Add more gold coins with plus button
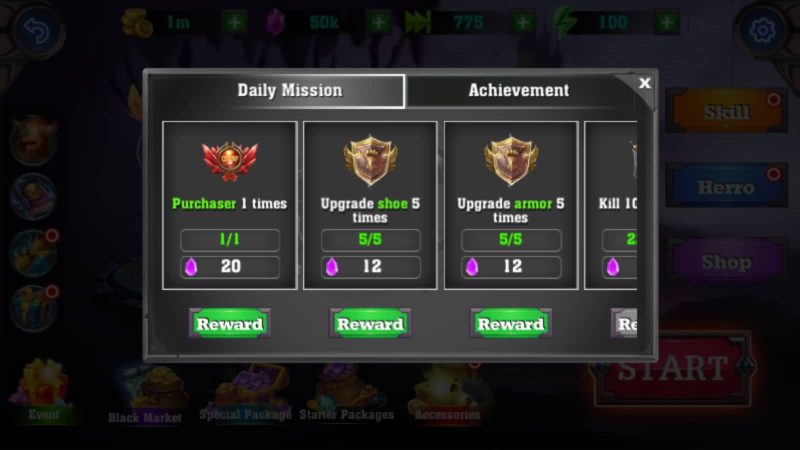 tap(233, 21)
